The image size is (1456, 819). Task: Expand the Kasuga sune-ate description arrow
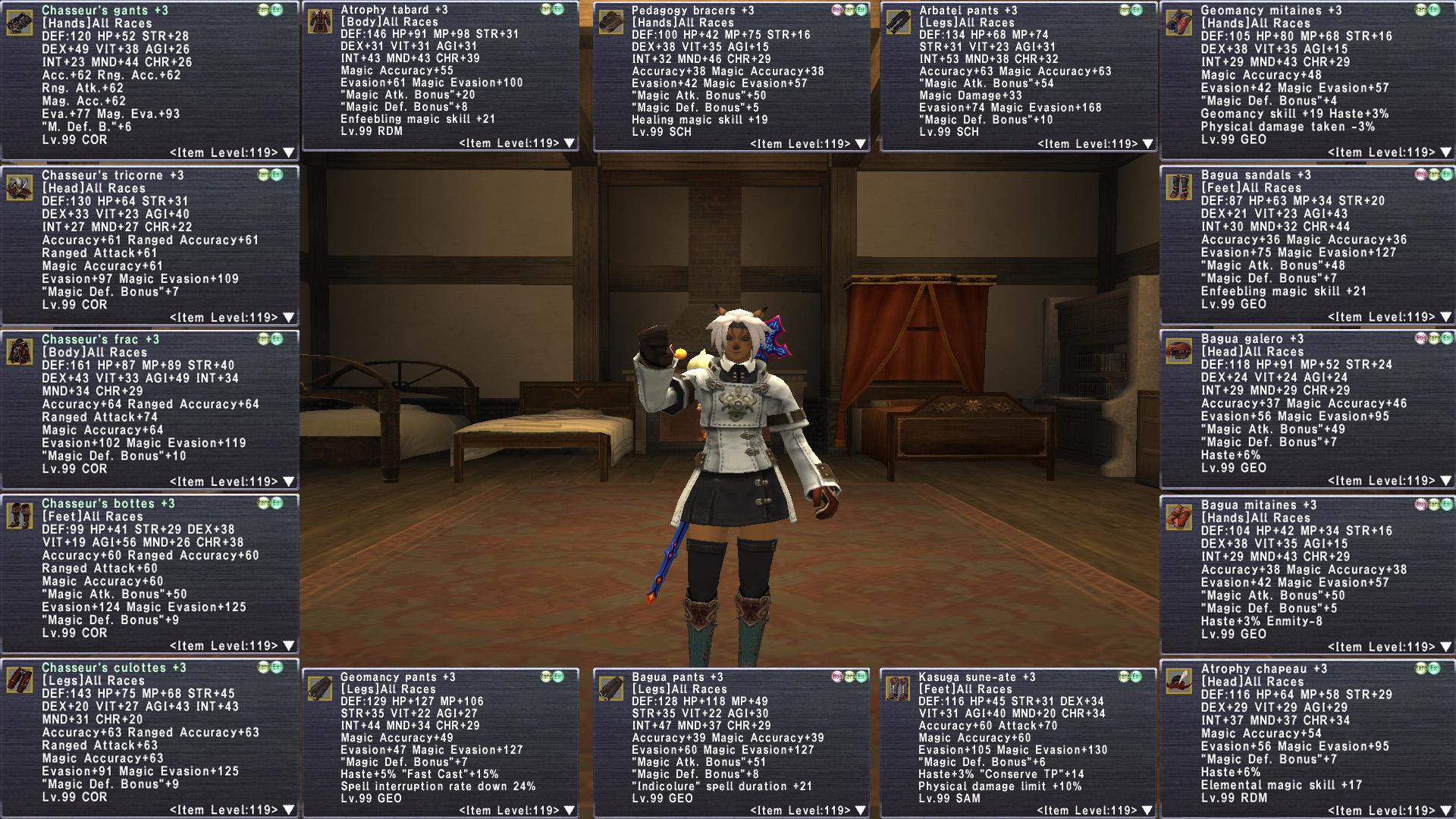click(x=1148, y=811)
